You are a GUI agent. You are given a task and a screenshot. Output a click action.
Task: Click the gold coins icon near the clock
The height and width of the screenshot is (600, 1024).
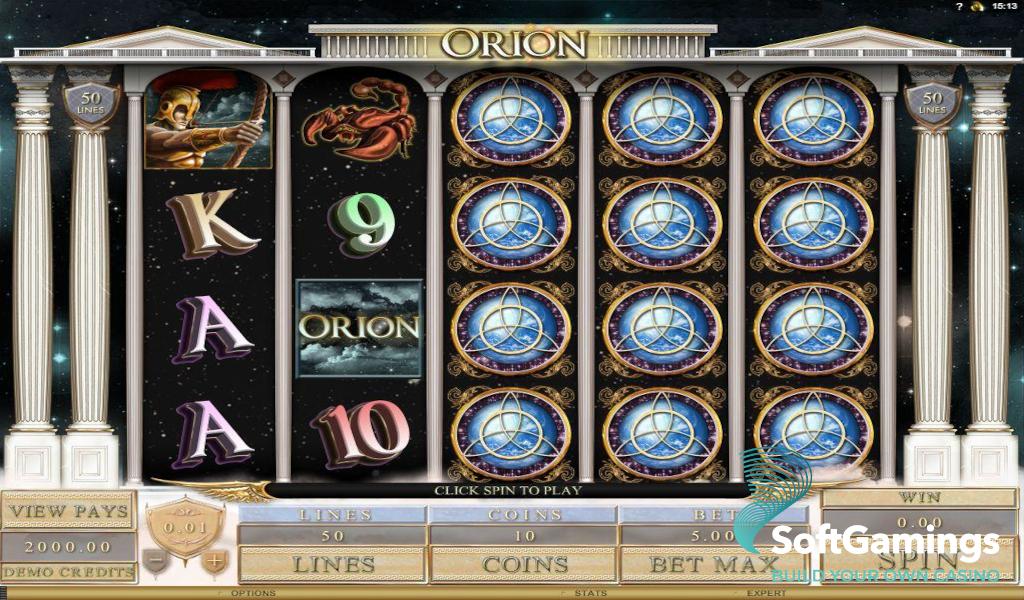pos(977,7)
